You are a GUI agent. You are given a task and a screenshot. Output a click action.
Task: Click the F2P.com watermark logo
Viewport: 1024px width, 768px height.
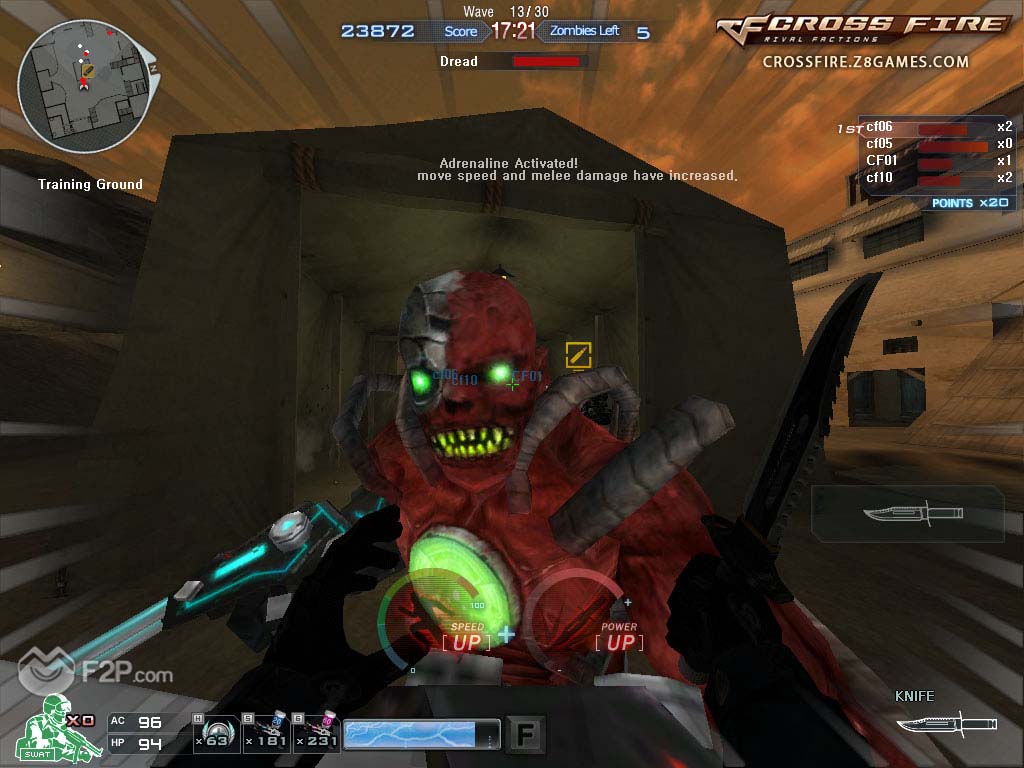[98, 673]
